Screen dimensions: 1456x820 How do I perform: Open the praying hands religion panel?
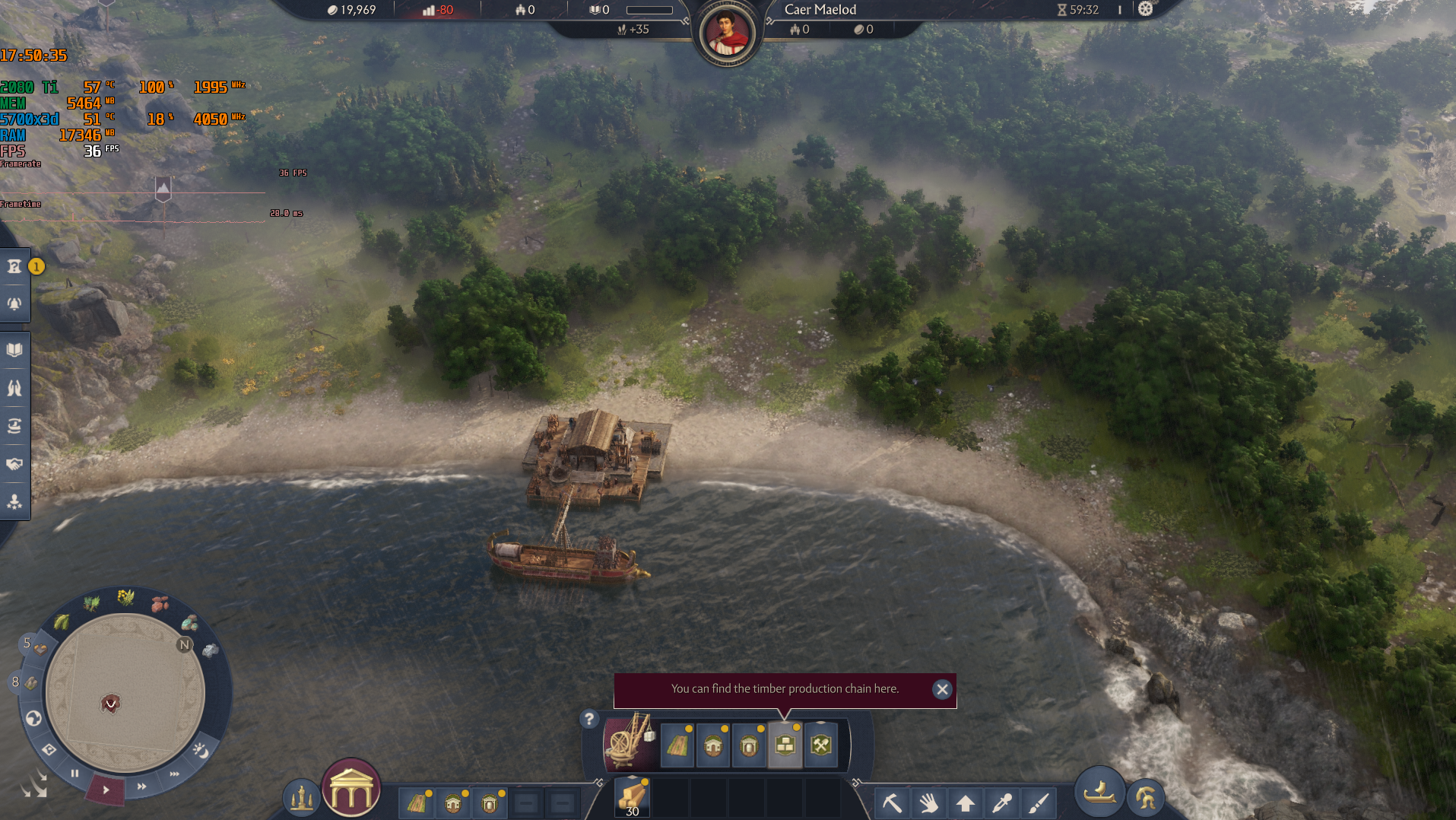[x=14, y=388]
